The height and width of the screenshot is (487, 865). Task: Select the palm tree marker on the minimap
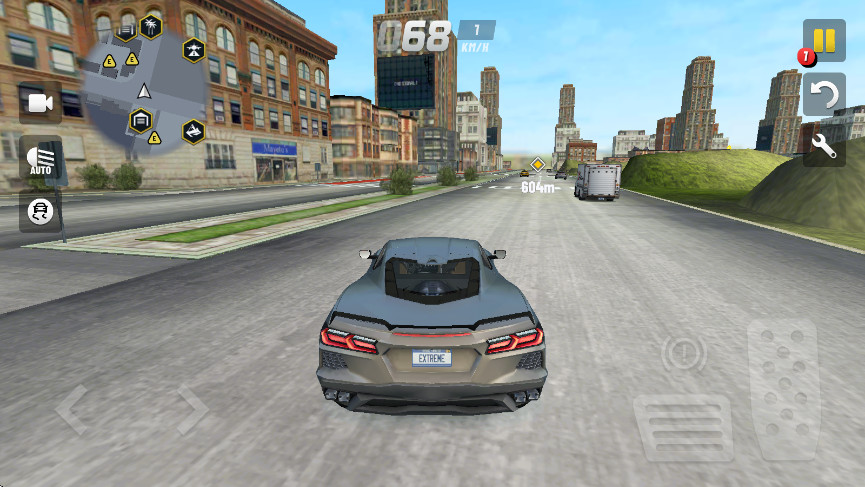(x=151, y=24)
